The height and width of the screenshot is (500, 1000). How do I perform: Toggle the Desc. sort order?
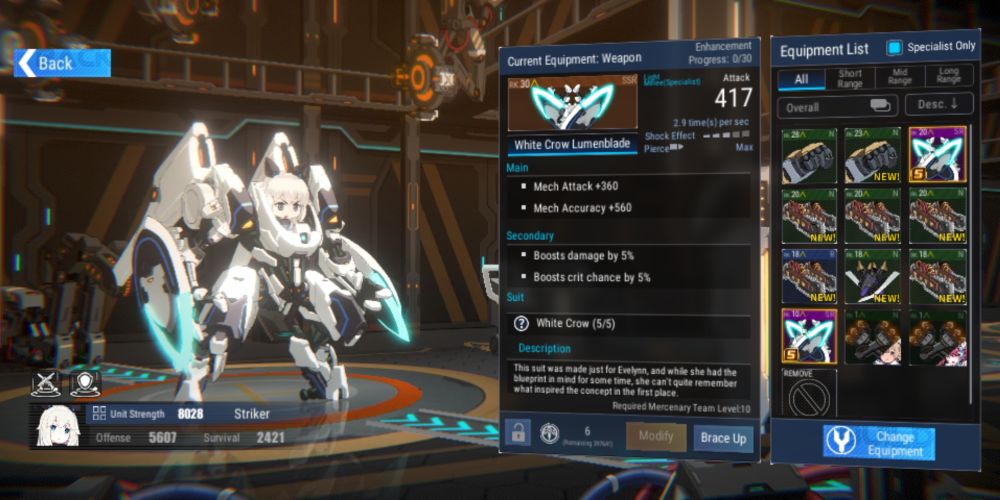pos(939,106)
